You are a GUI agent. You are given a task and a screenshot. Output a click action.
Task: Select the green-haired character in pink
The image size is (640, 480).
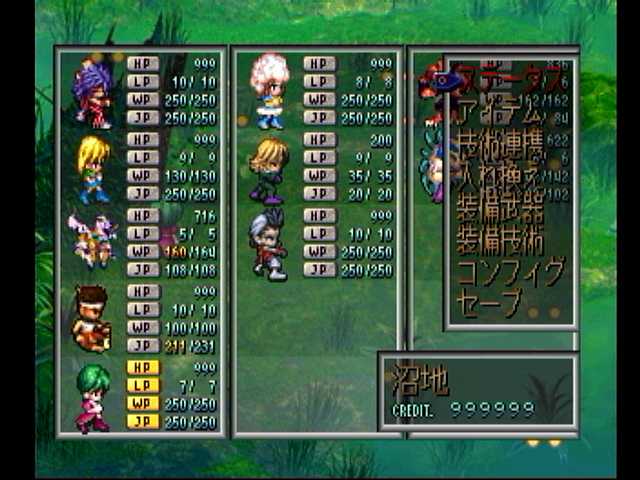click(x=92, y=395)
